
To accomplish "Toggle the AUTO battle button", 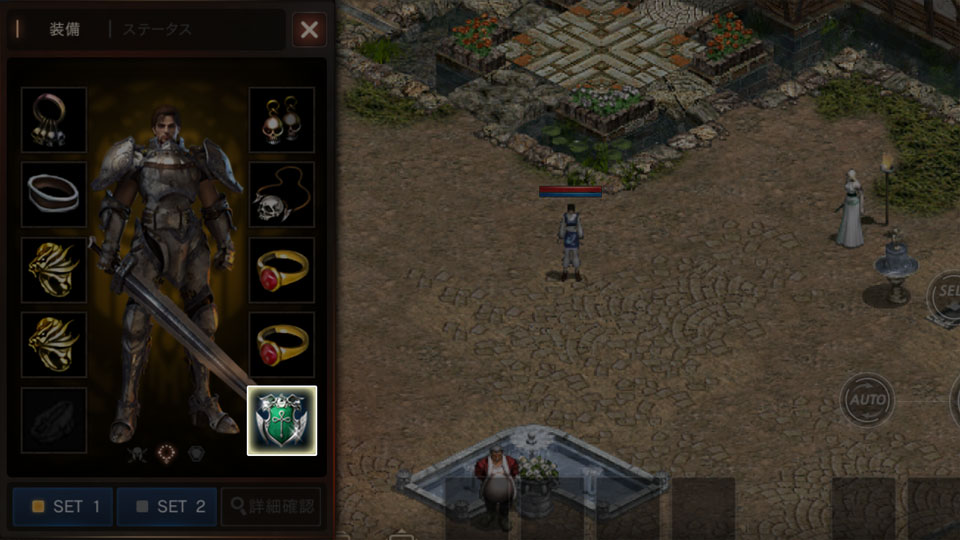I will click(866, 400).
